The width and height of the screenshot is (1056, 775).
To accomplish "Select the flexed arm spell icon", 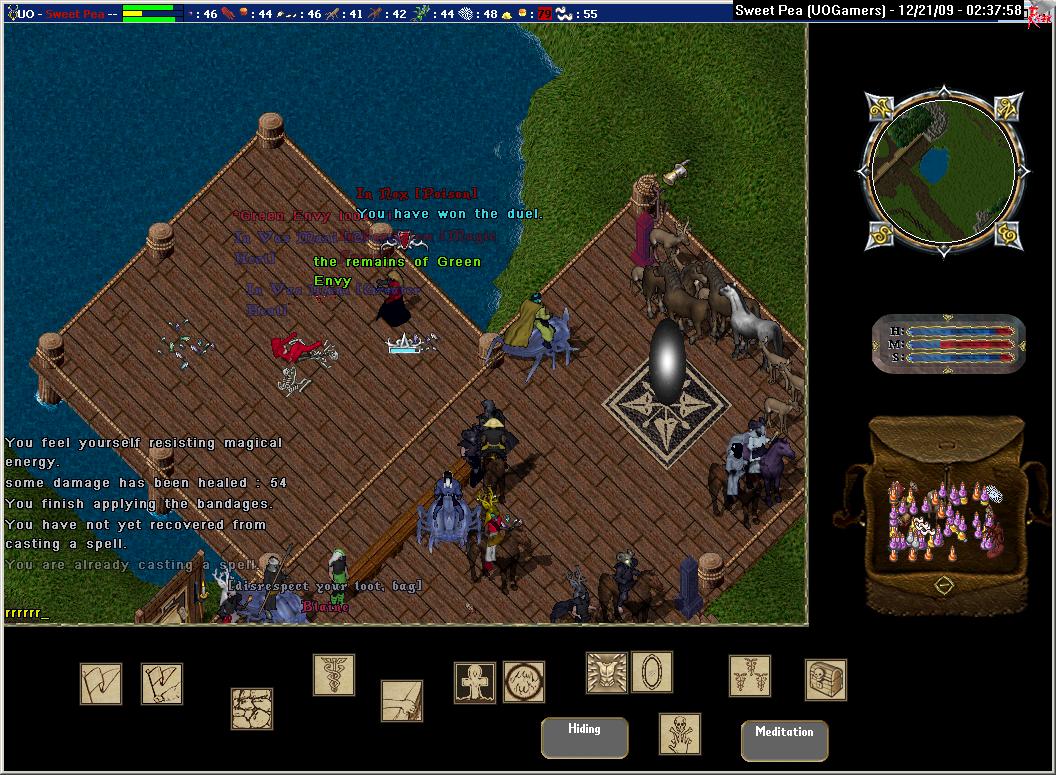I will coord(402,701).
